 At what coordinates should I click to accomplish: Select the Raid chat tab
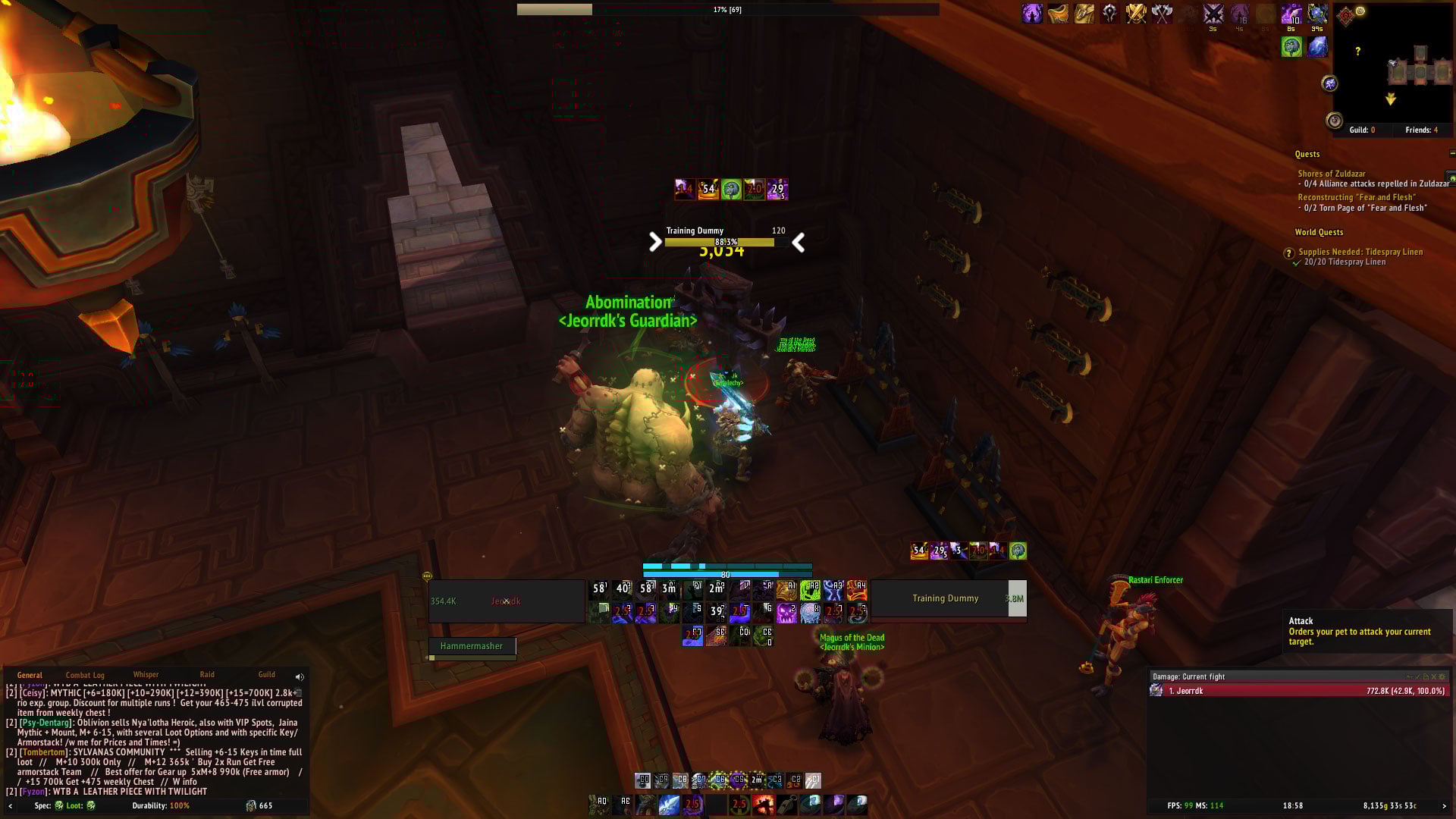207,674
